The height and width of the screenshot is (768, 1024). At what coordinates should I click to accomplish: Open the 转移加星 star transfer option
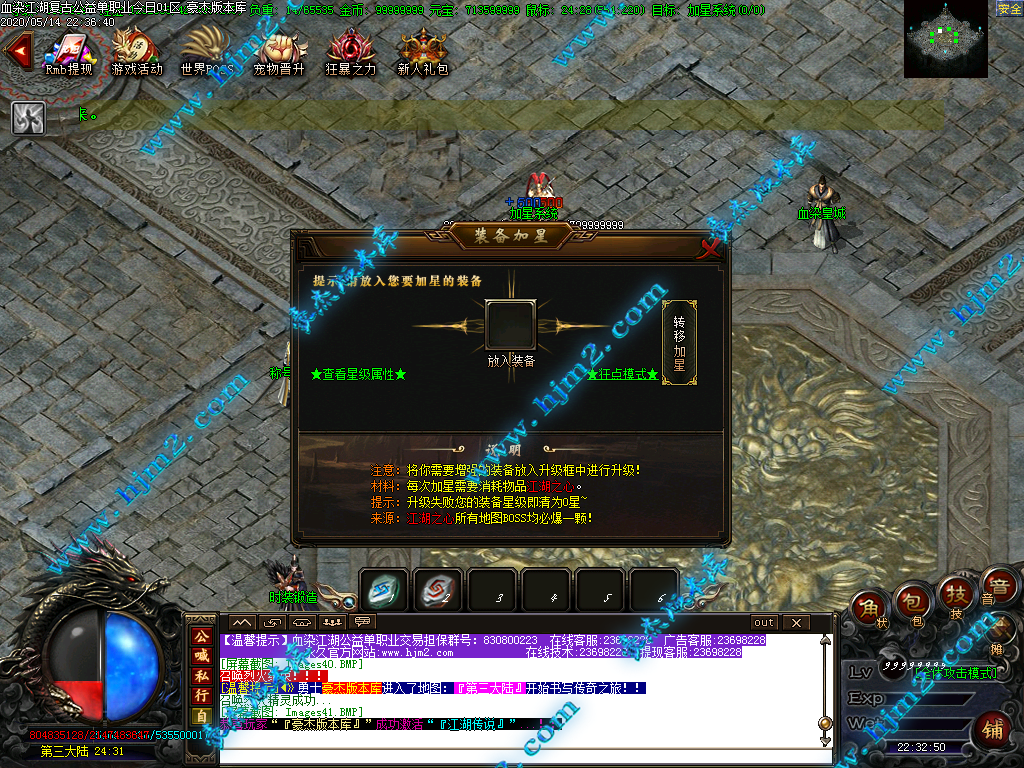679,343
